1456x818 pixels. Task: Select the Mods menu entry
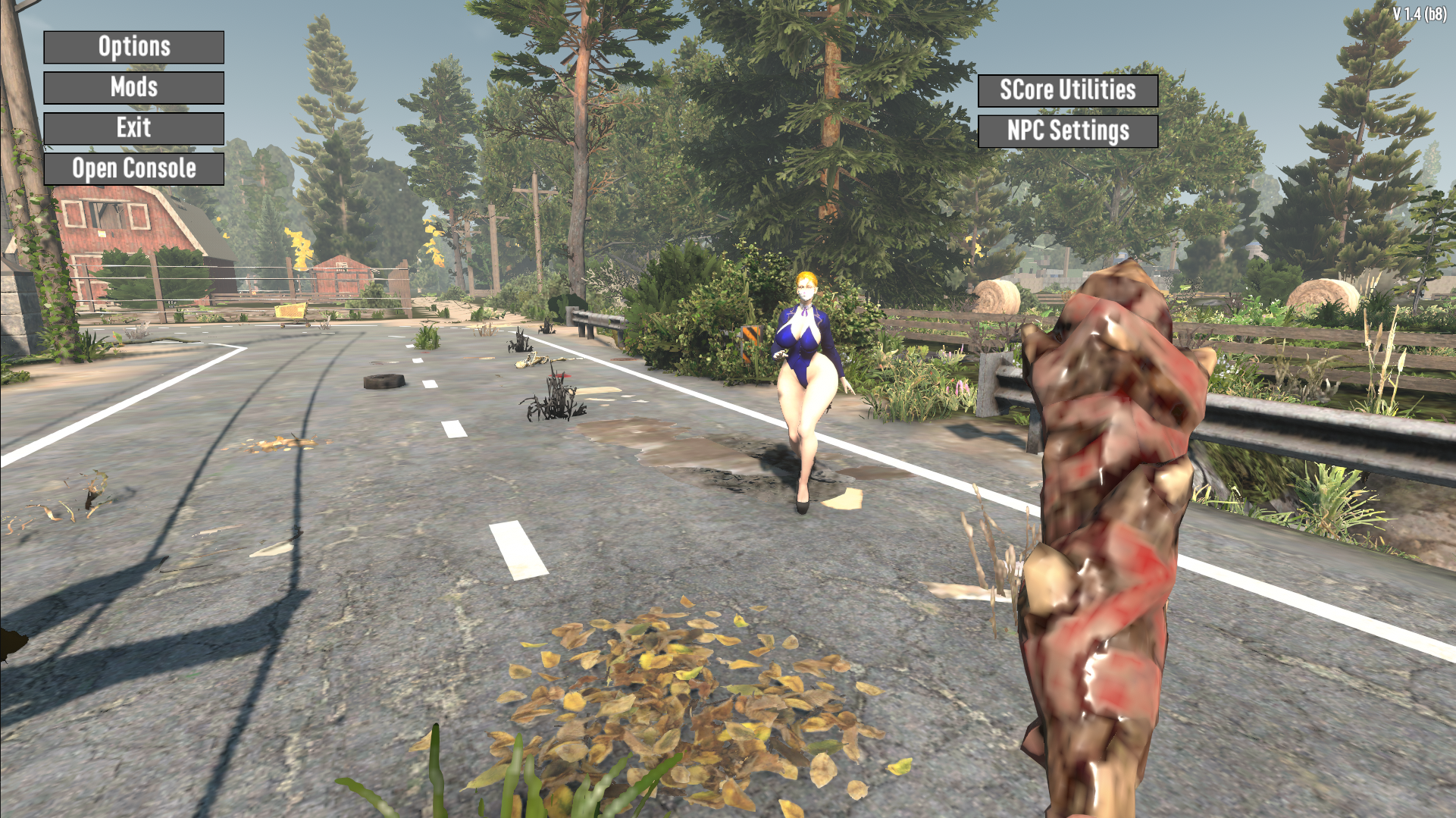coord(133,88)
